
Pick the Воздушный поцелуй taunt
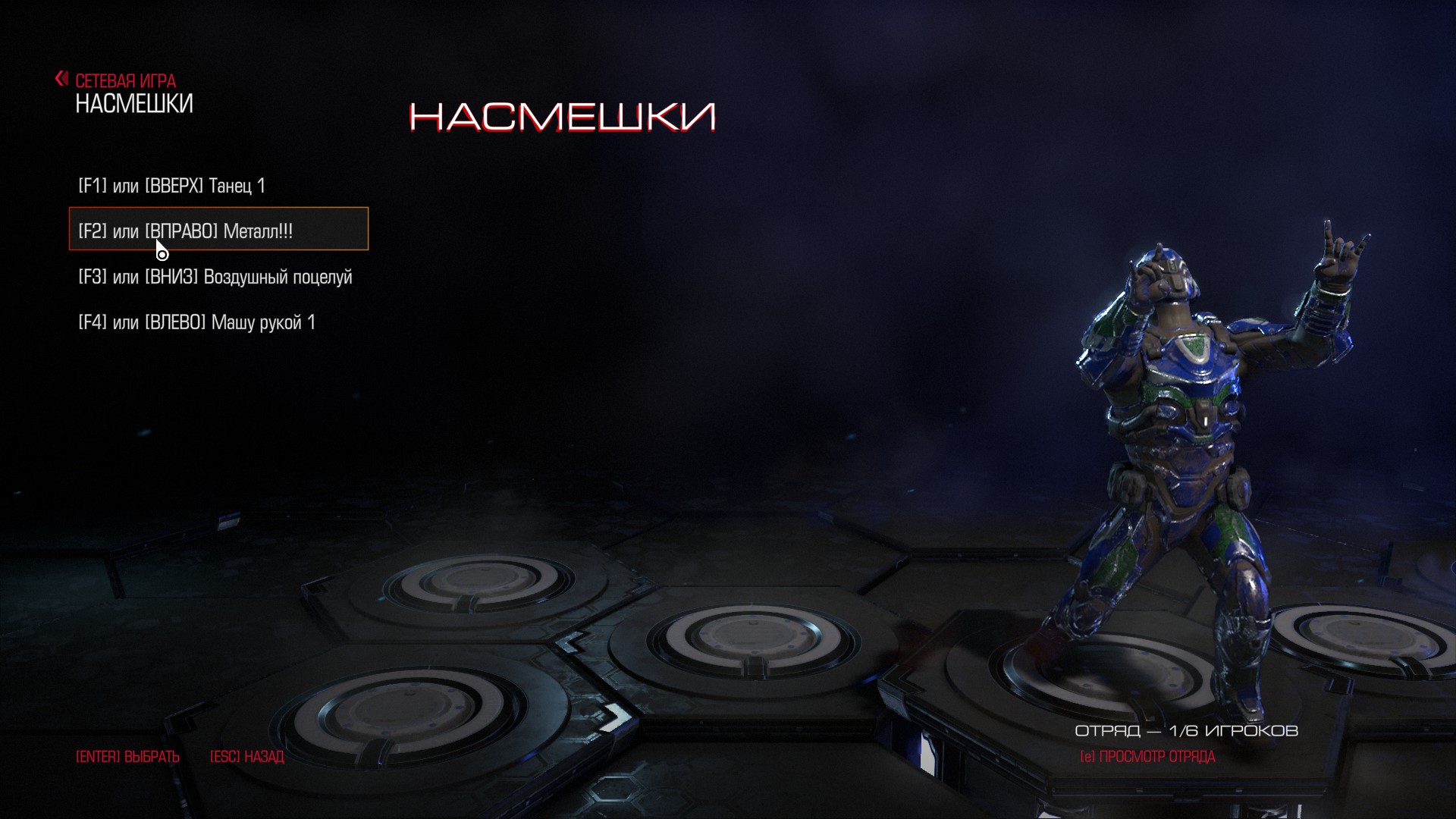pyautogui.click(x=215, y=277)
